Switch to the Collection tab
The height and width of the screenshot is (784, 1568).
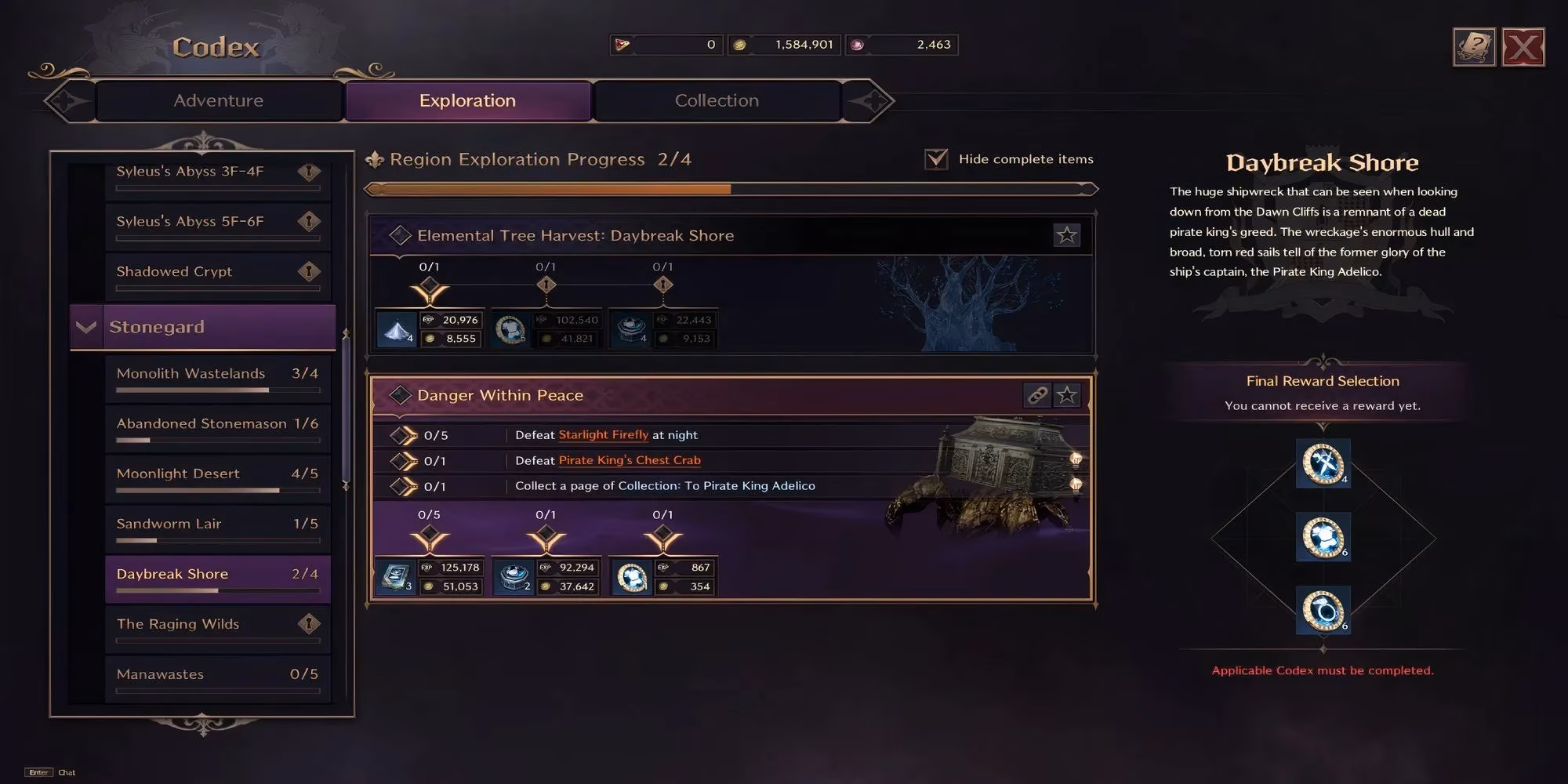(716, 100)
